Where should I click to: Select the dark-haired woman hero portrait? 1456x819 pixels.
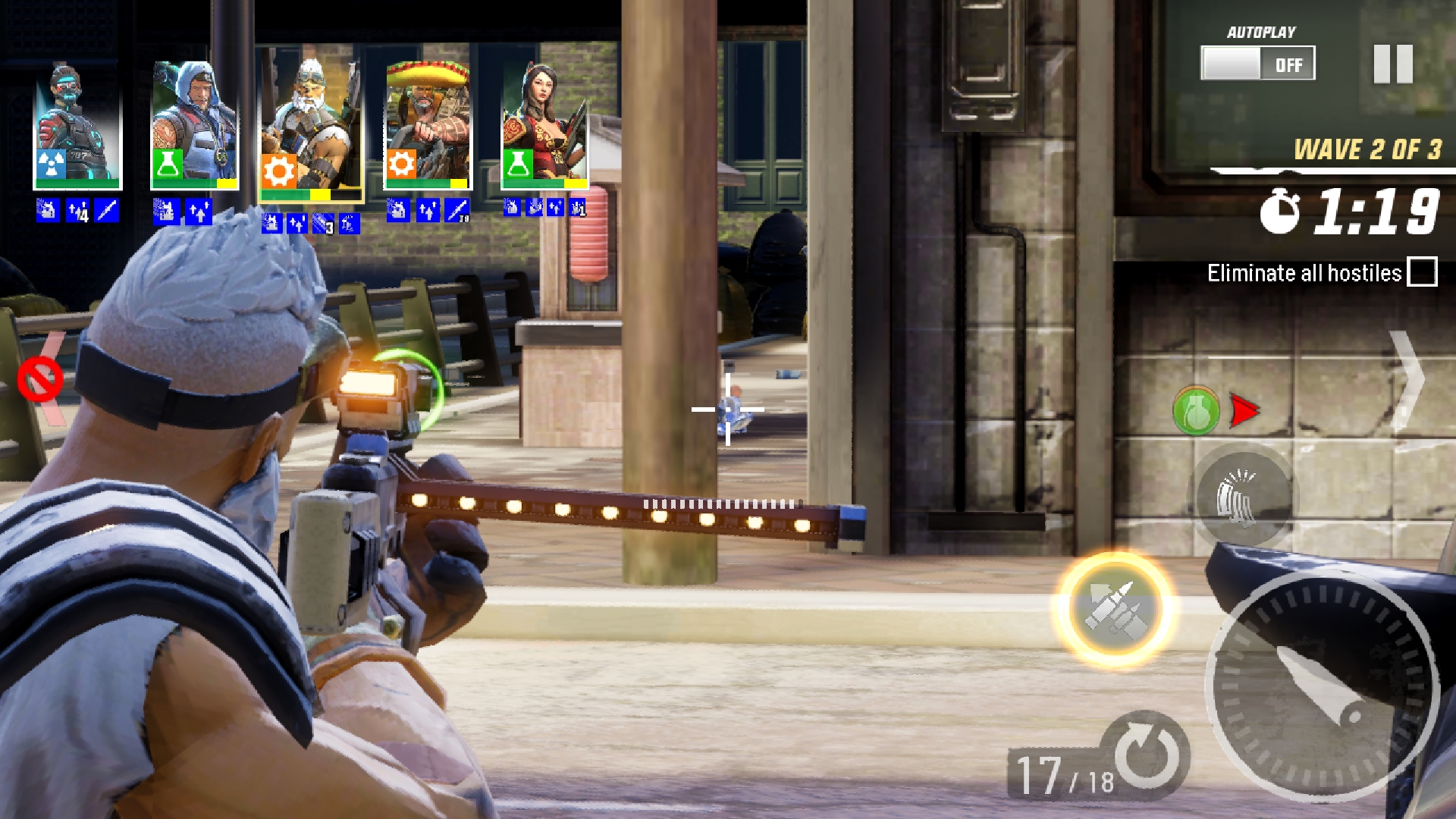tap(544, 127)
